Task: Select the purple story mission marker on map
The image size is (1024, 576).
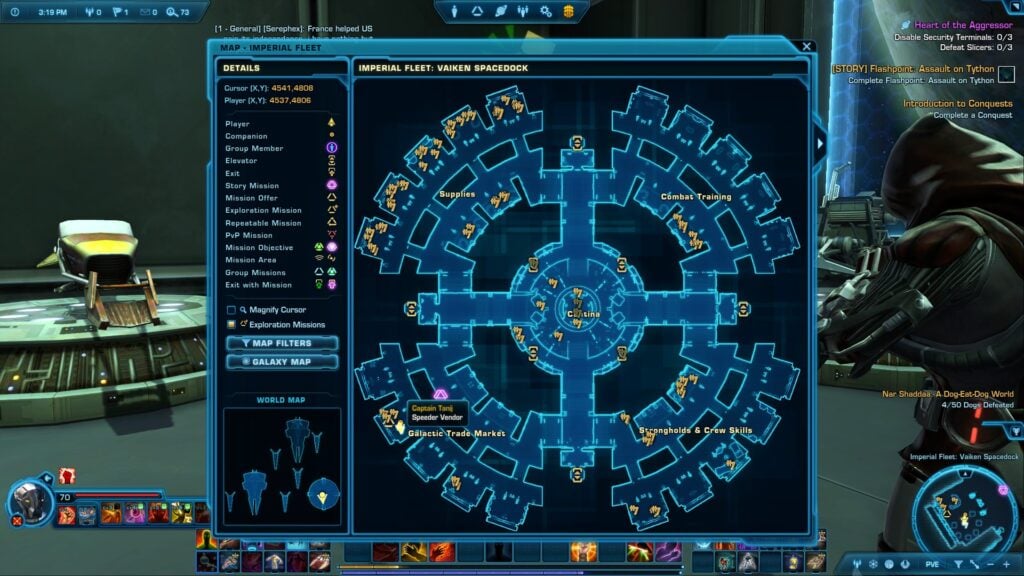Action: click(x=440, y=394)
